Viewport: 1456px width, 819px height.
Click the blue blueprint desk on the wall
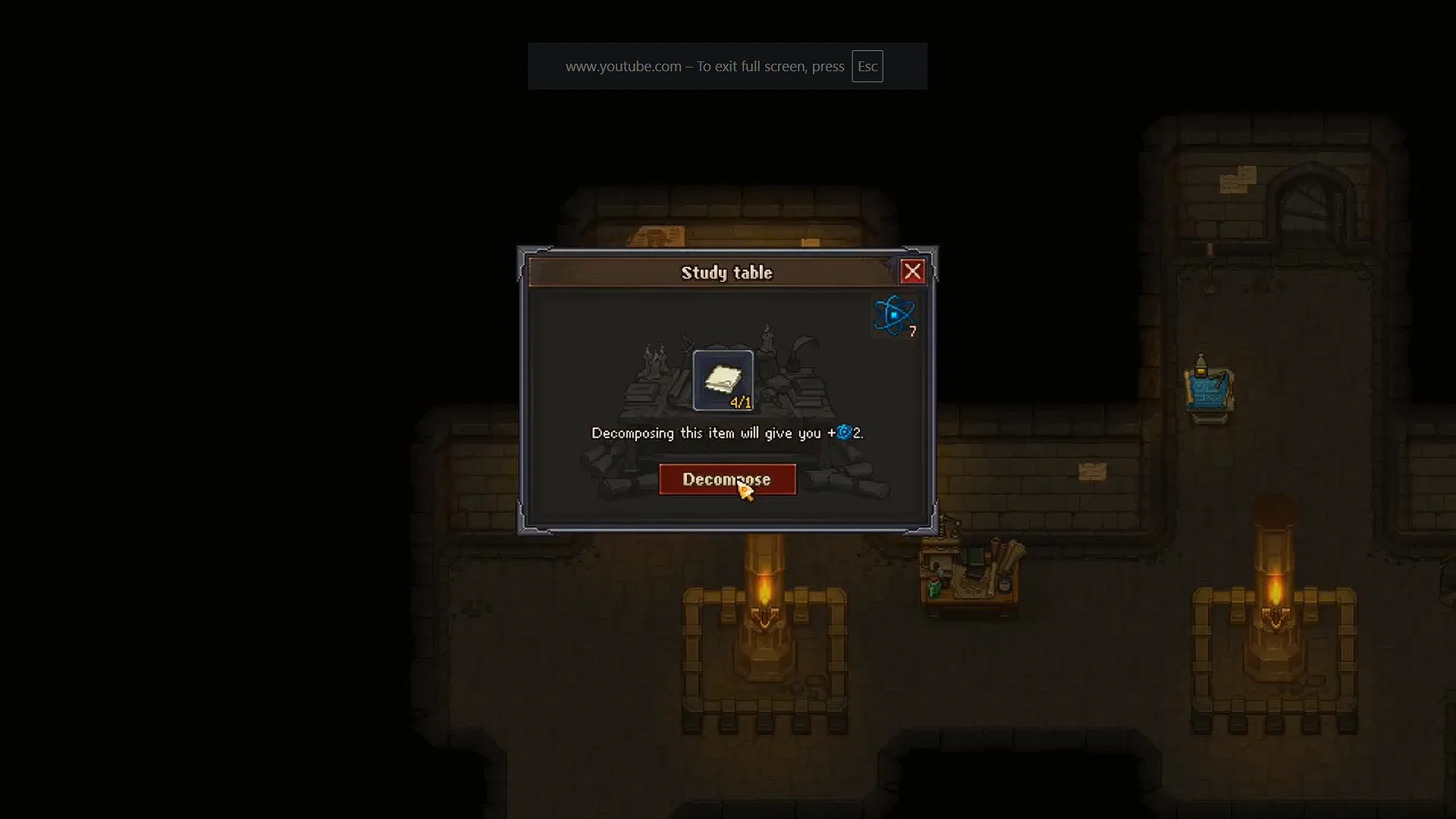point(1207,393)
